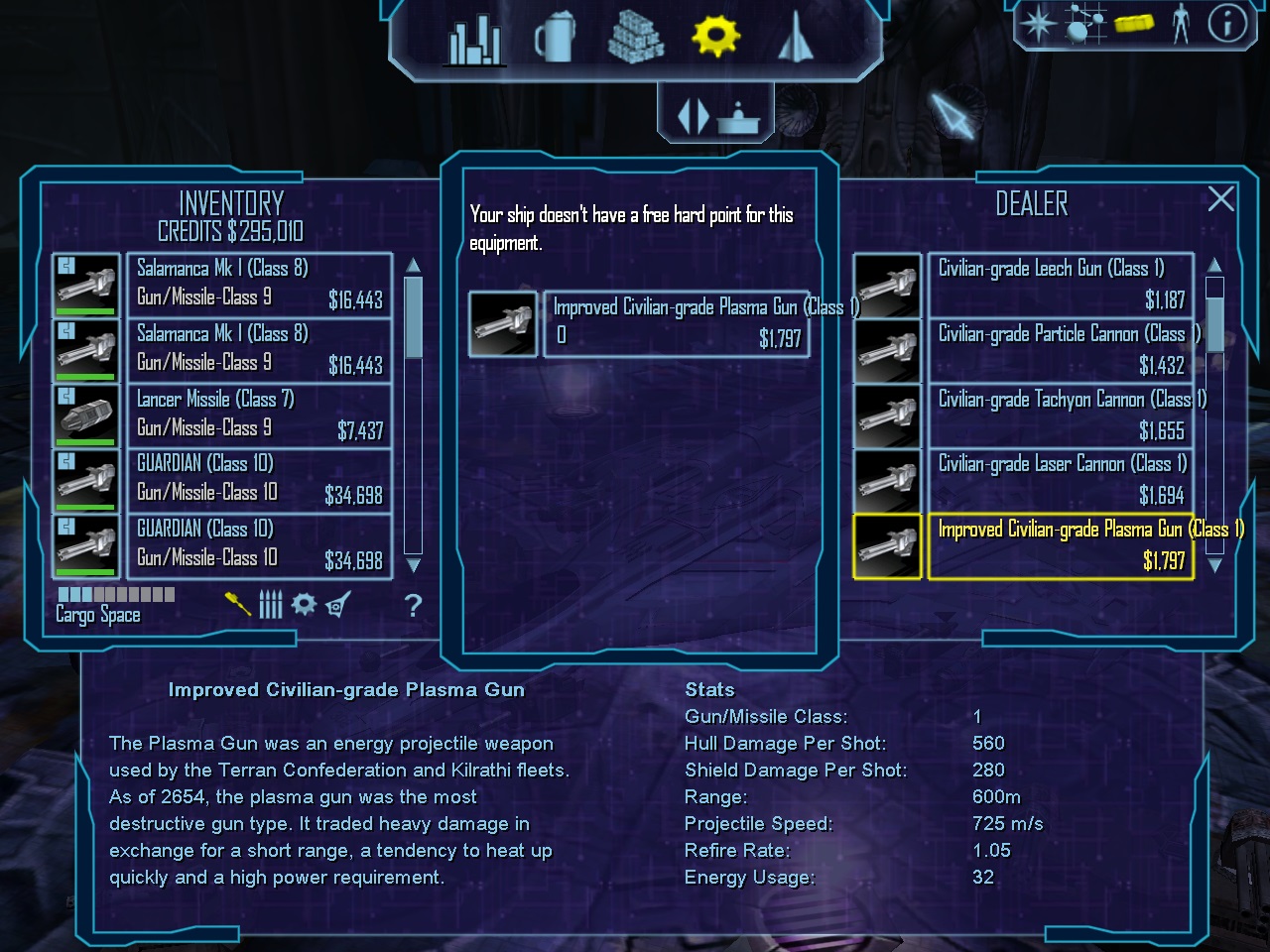Close the dealer window with the X
1270x952 pixels.
coord(1221,199)
